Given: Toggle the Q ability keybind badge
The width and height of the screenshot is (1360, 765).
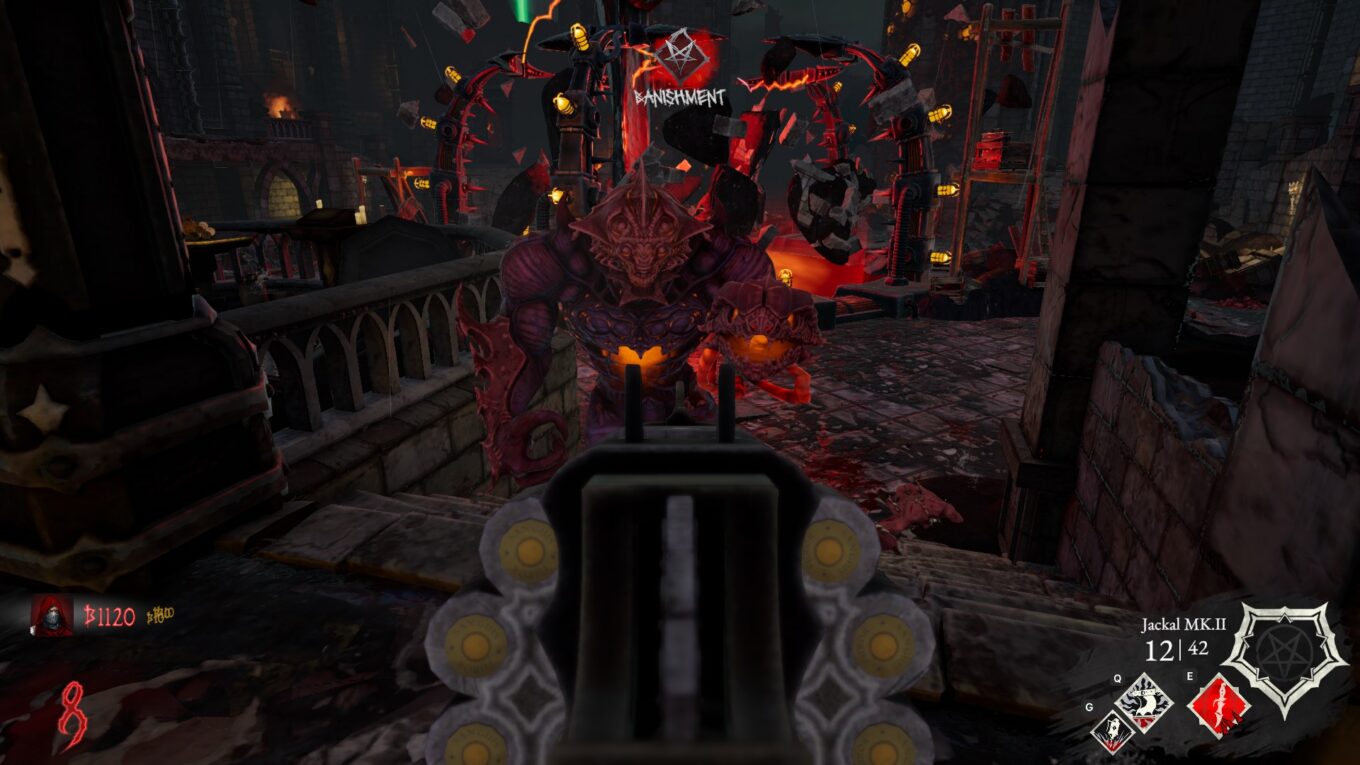Looking at the screenshot, I should (x=1118, y=679).
